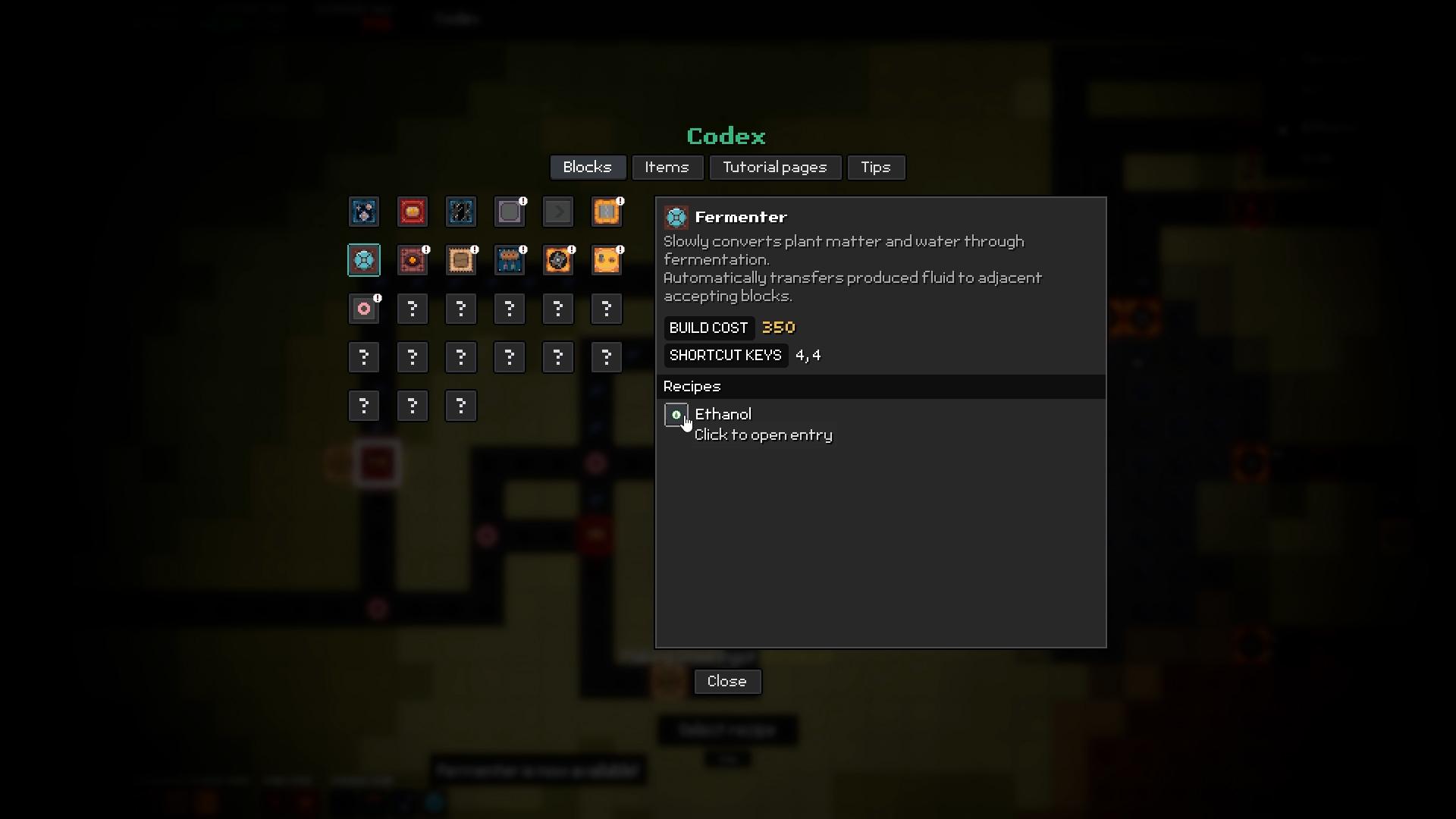This screenshot has height=819, width=1456.
Task: Select the Fermenter block icon in the grid
Action: pos(364,260)
